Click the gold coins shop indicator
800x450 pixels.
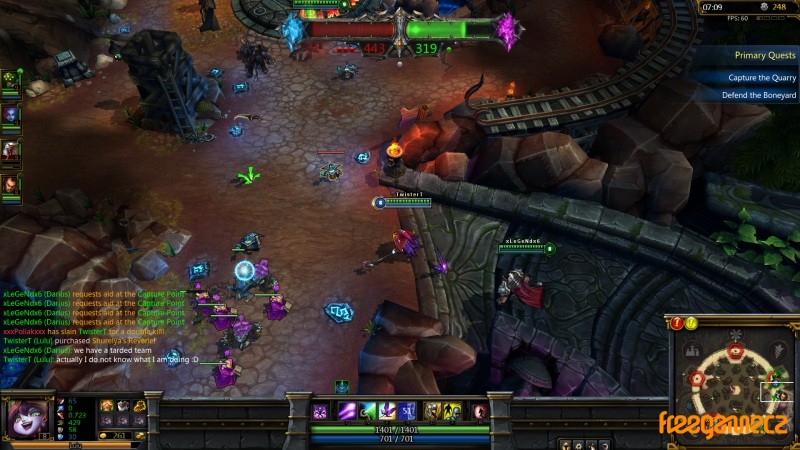point(119,436)
